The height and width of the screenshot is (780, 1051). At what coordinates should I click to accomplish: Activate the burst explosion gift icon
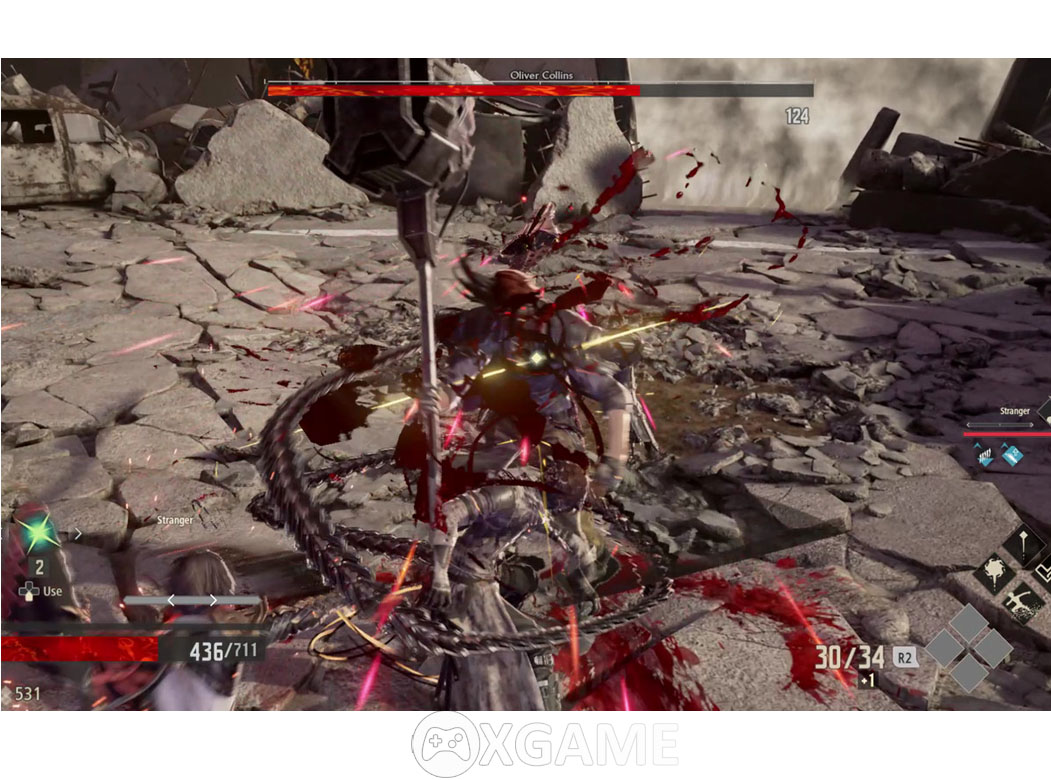(x=995, y=574)
